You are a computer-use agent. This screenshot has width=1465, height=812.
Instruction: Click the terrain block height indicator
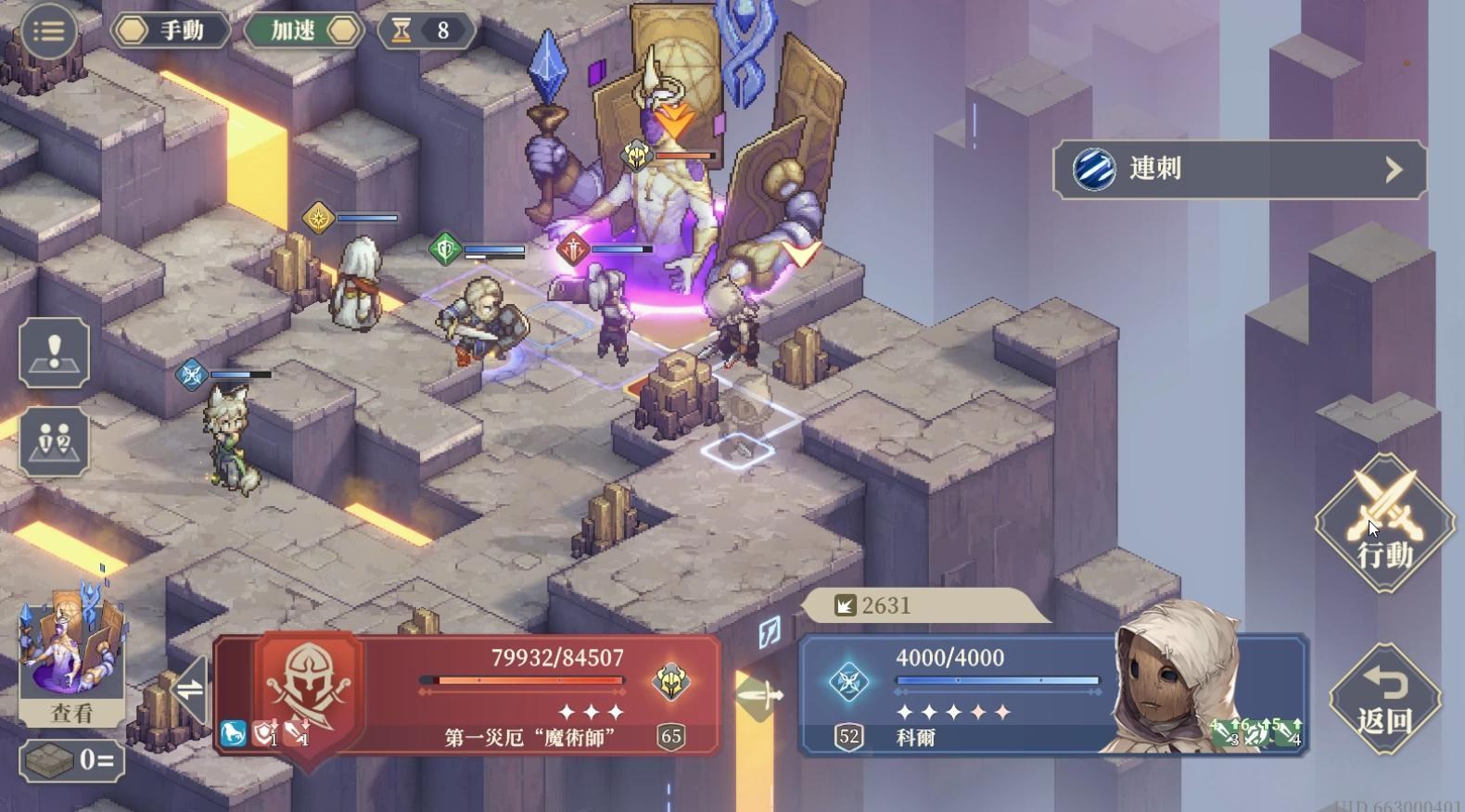[x=71, y=761]
